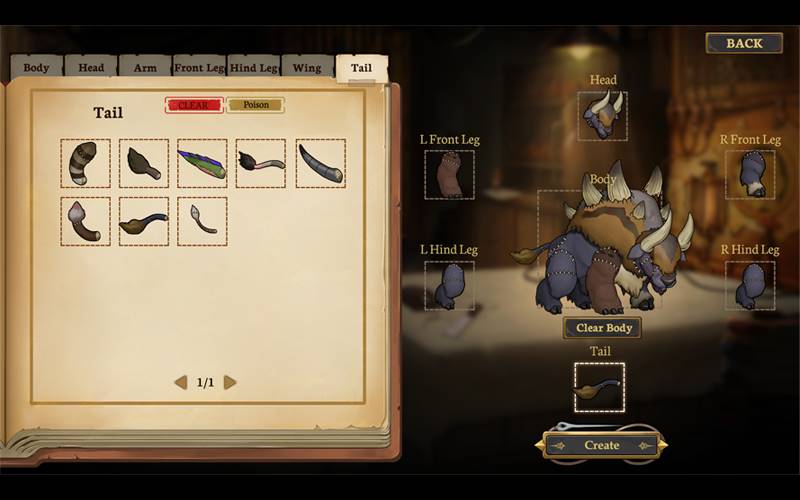Image resolution: width=800 pixels, height=500 pixels.
Task: Open the Hind Leg tab
Action: 254,68
